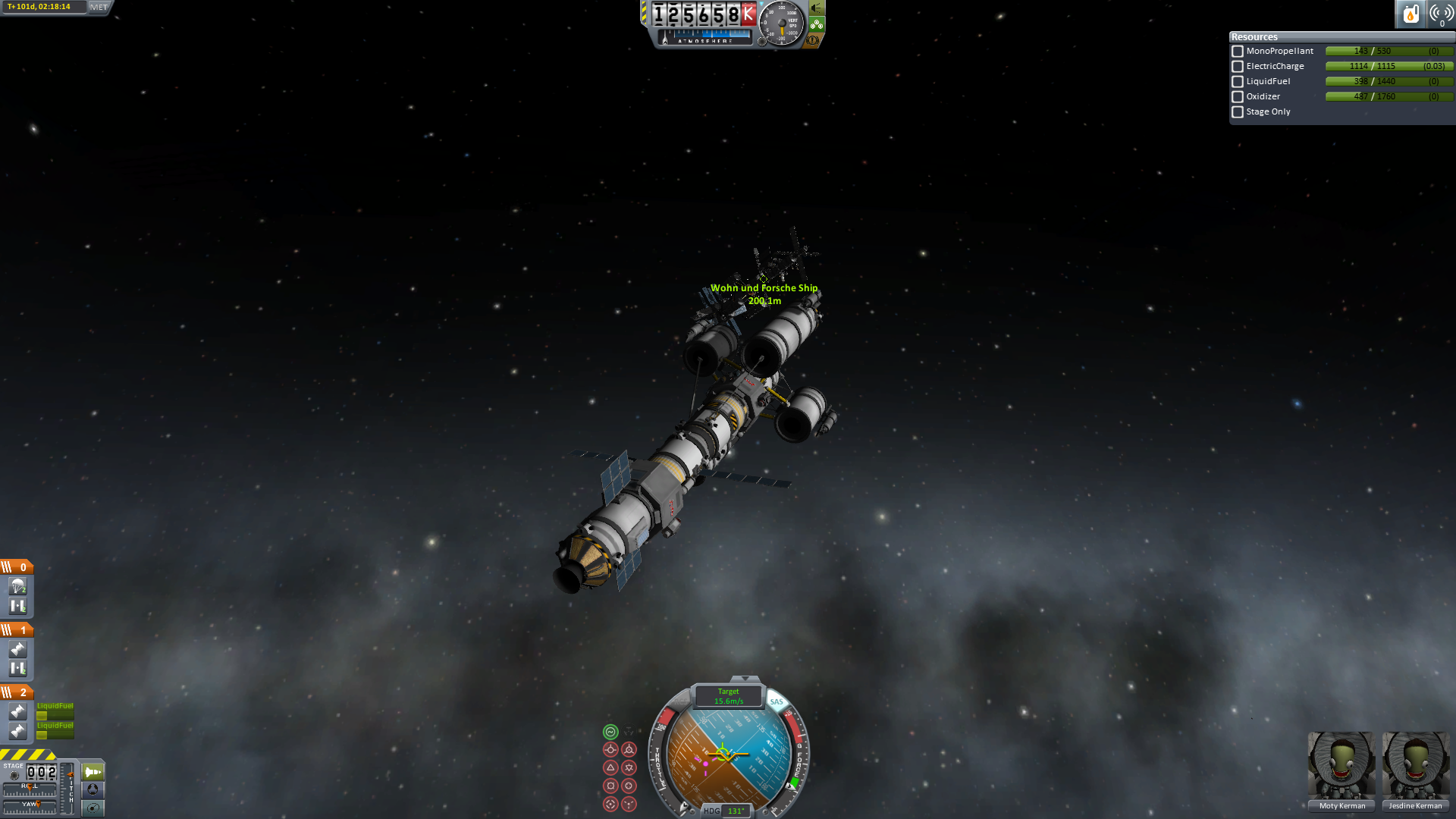The height and width of the screenshot is (819, 1456).
Task: Switch the MET time display mode
Action: point(99,7)
